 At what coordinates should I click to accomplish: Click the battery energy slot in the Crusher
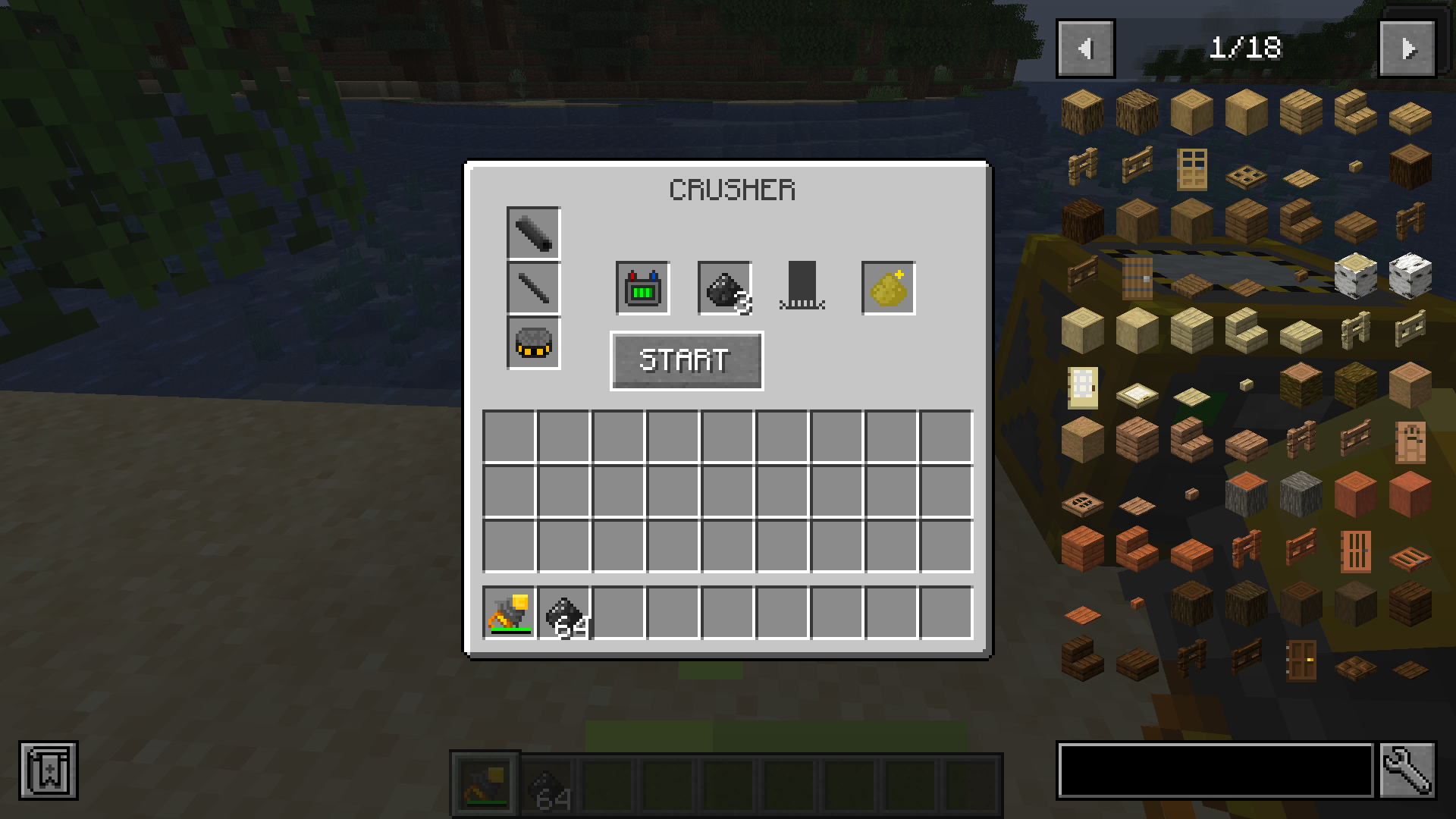click(x=642, y=289)
